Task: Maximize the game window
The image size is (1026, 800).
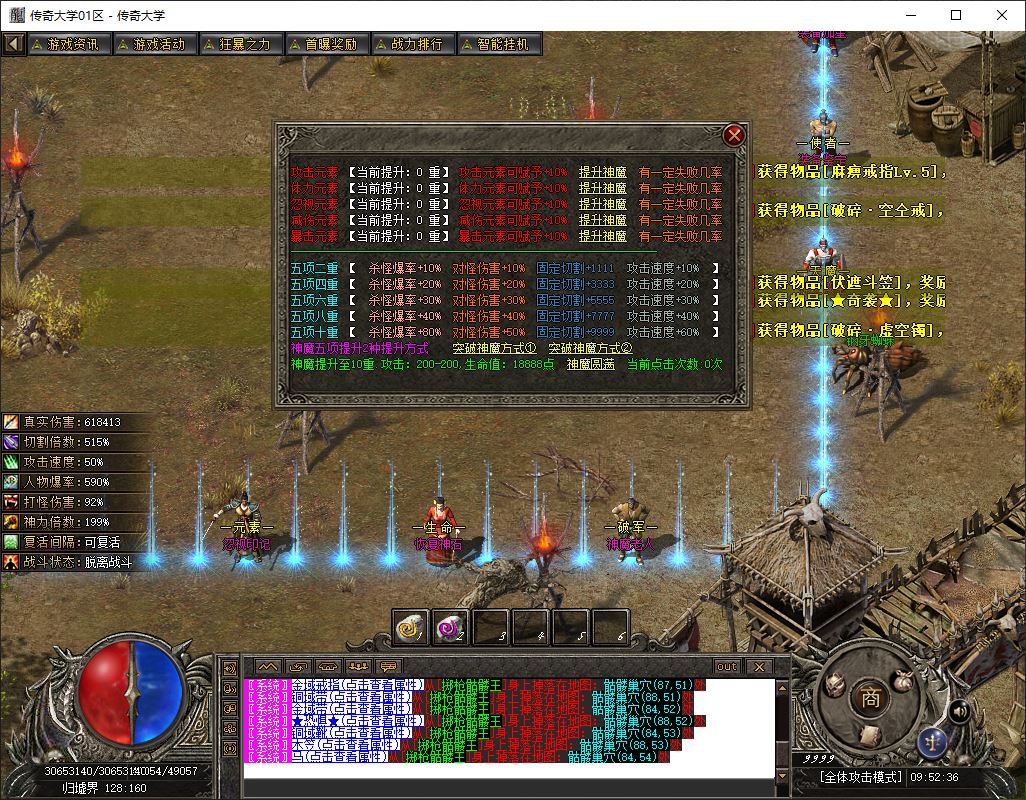Action: (x=956, y=15)
